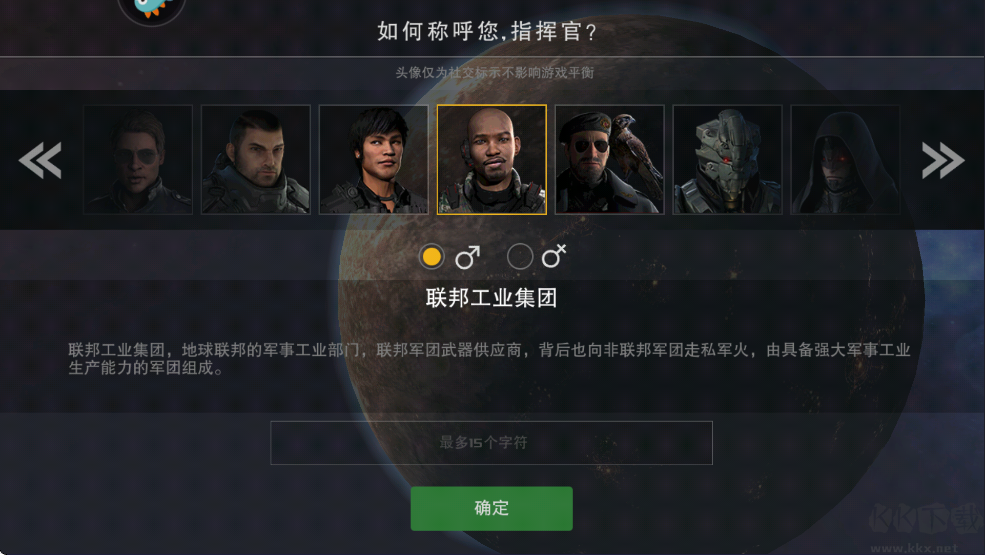Image resolution: width=985 pixels, height=555 pixels.
Task: Switch to the unselected gender radio option
Action: pos(520,257)
